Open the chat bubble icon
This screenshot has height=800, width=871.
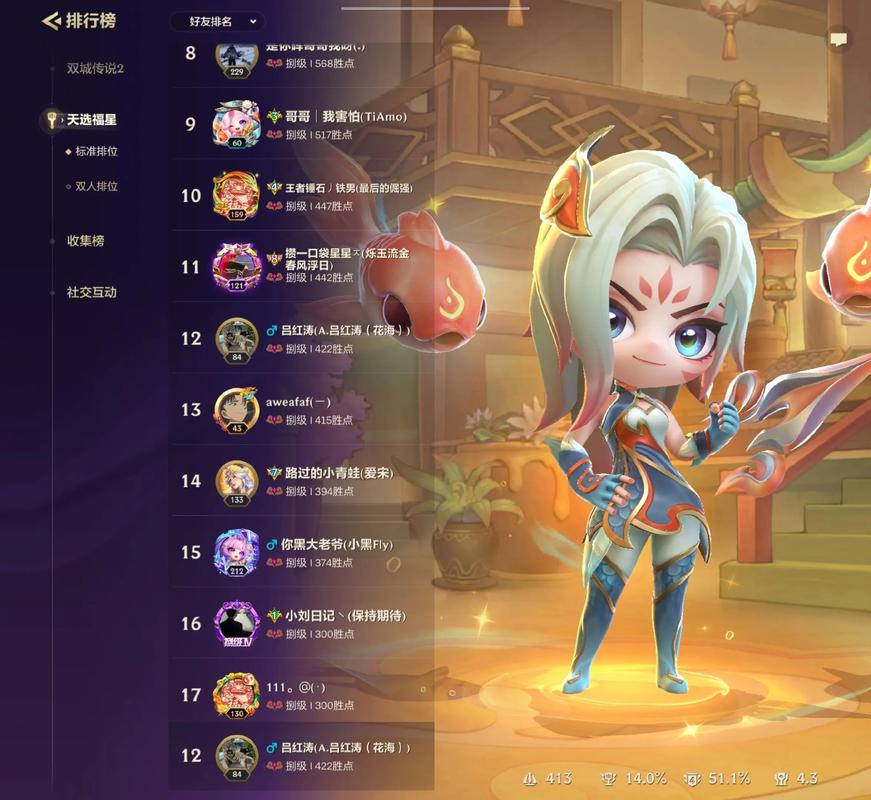(838, 40)
